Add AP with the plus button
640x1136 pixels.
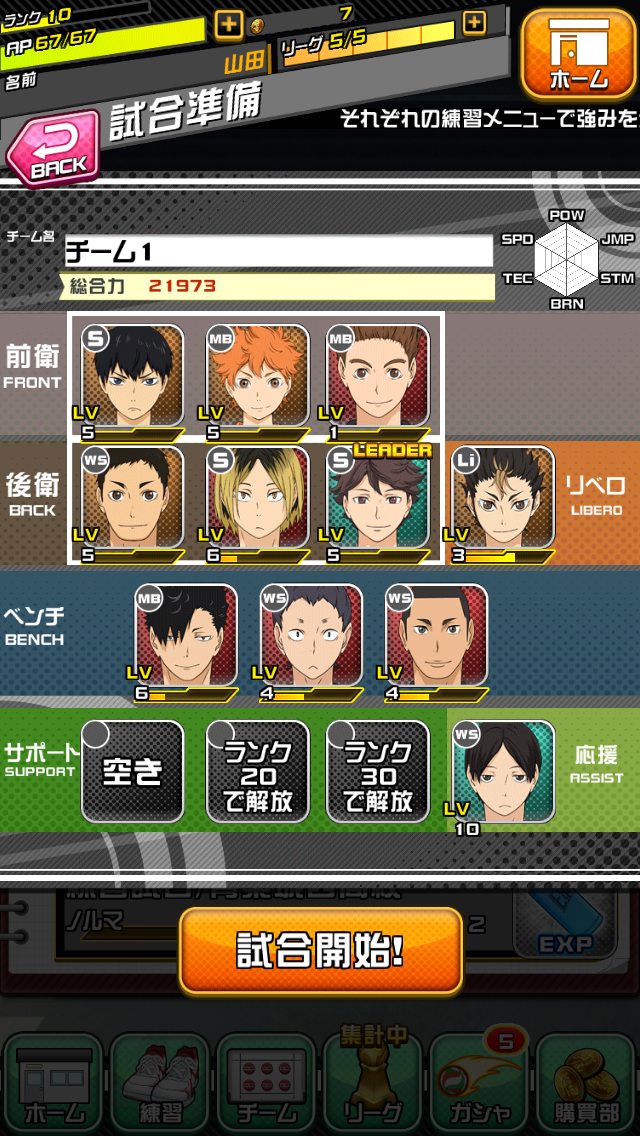228,23
